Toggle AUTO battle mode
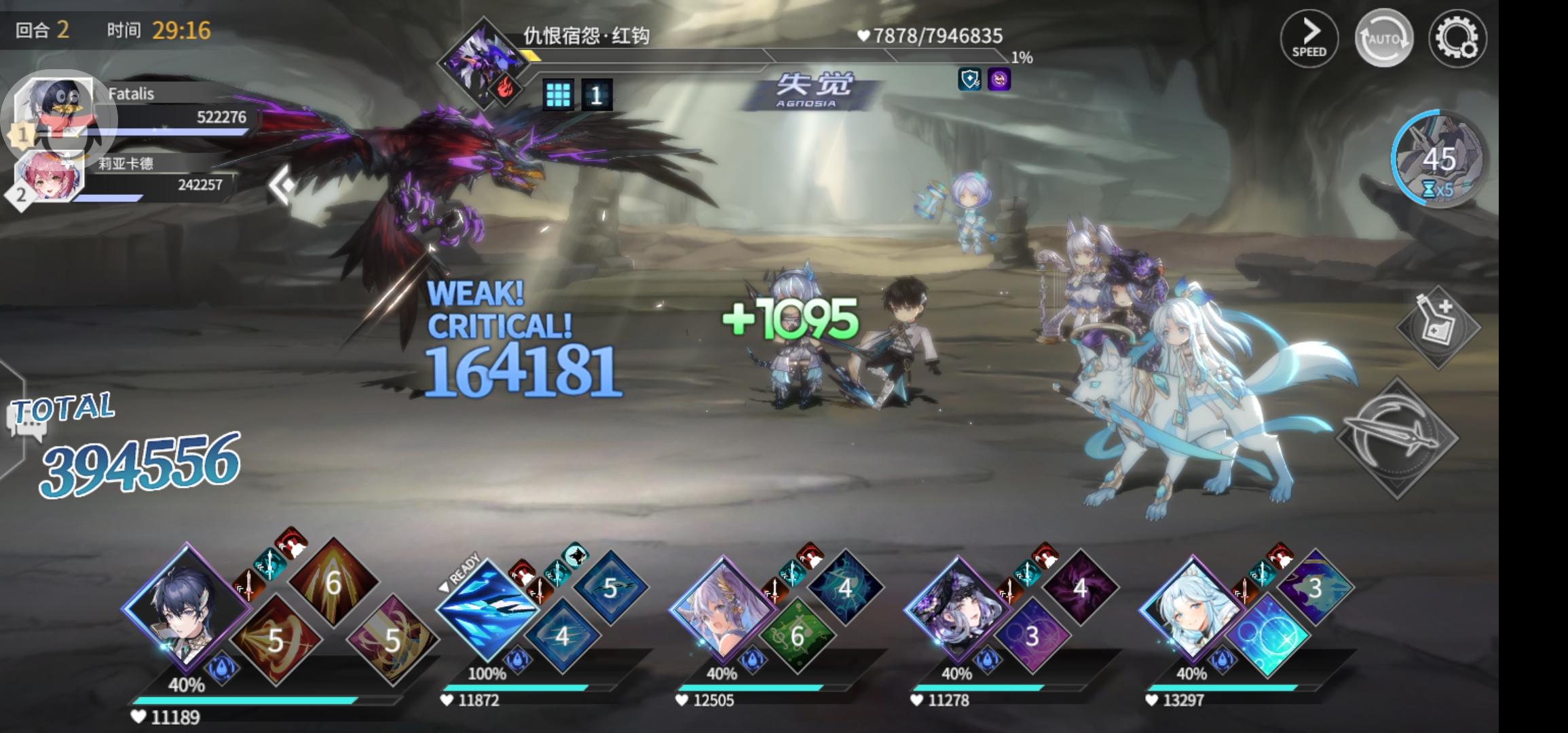Screen dimensions: 1568x733 coord(1384,39)
